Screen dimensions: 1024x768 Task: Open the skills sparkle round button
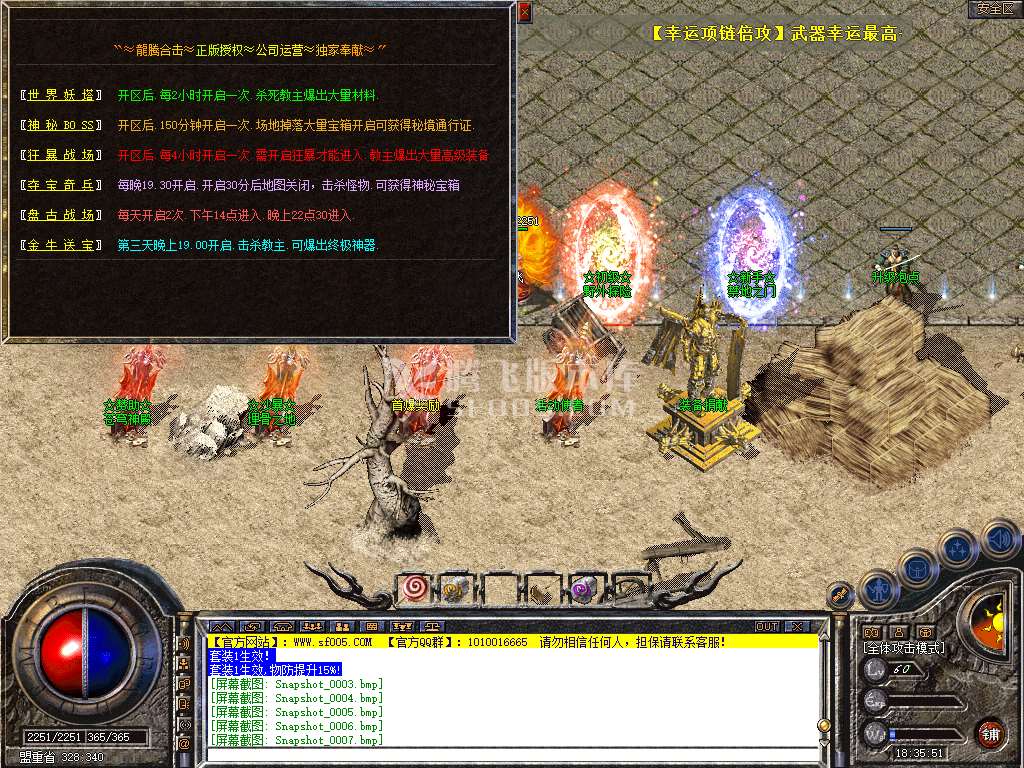tap(957, 548)
